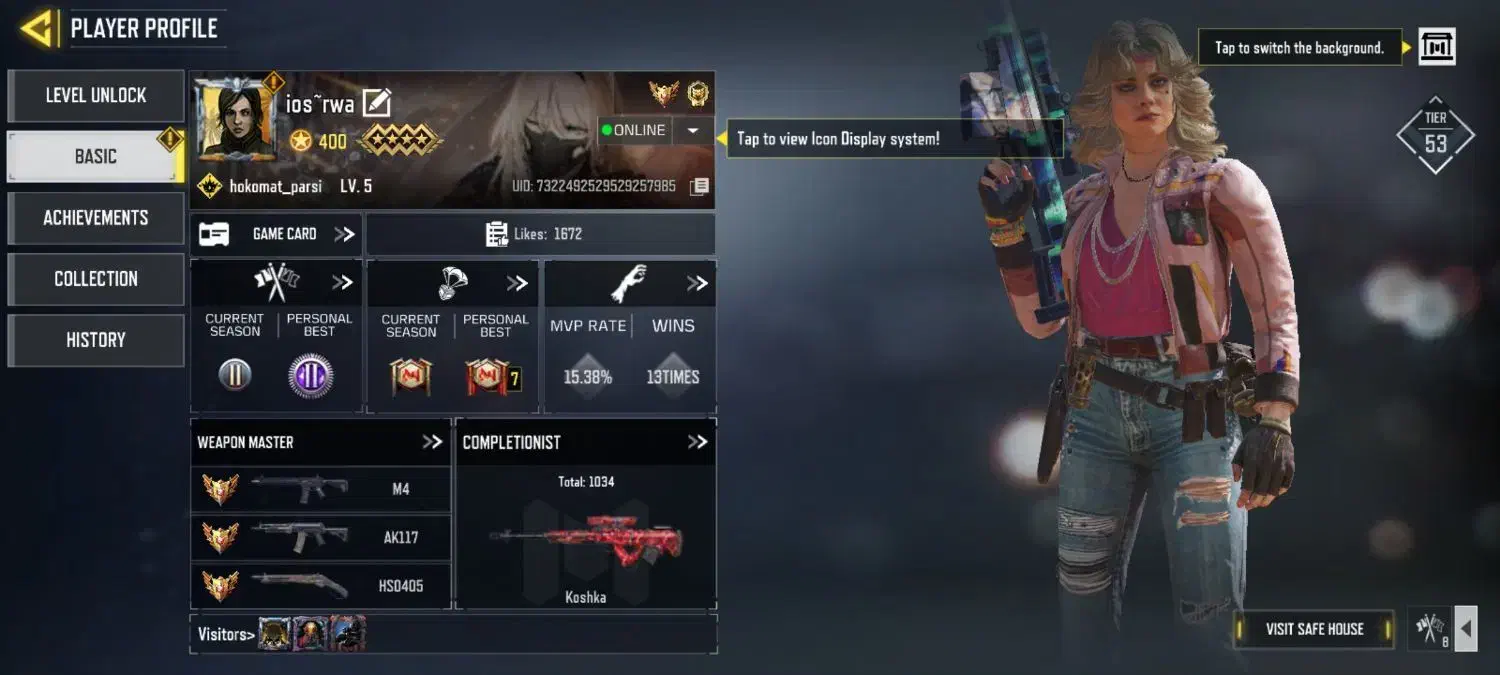Expand the MVP Rate and Wins stats
Screen dimensions: 1500x675
(x=697, y=284)
